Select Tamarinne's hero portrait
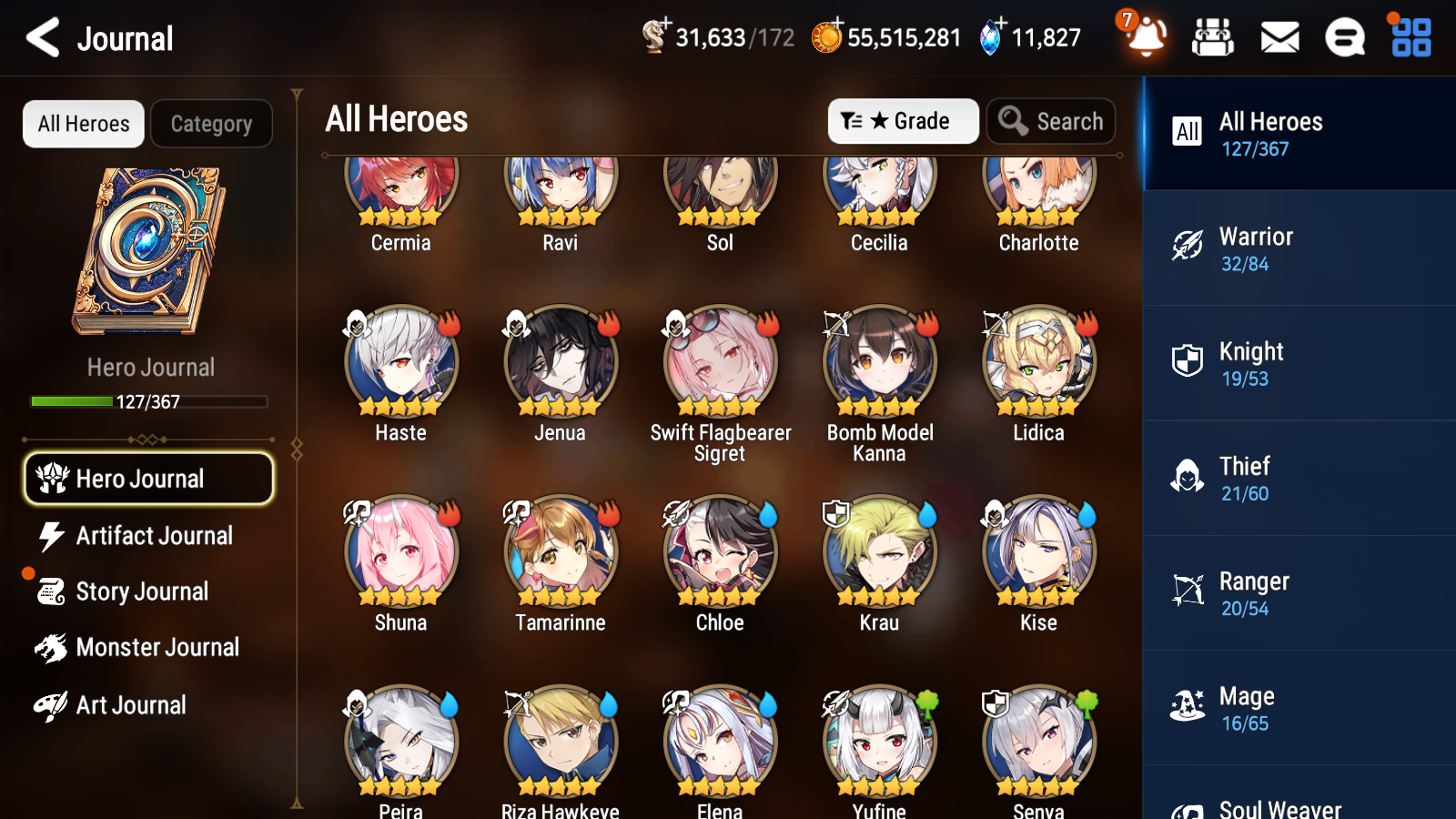The height and width of the screenshot is (819, 1456). click(x=559, y=551)
